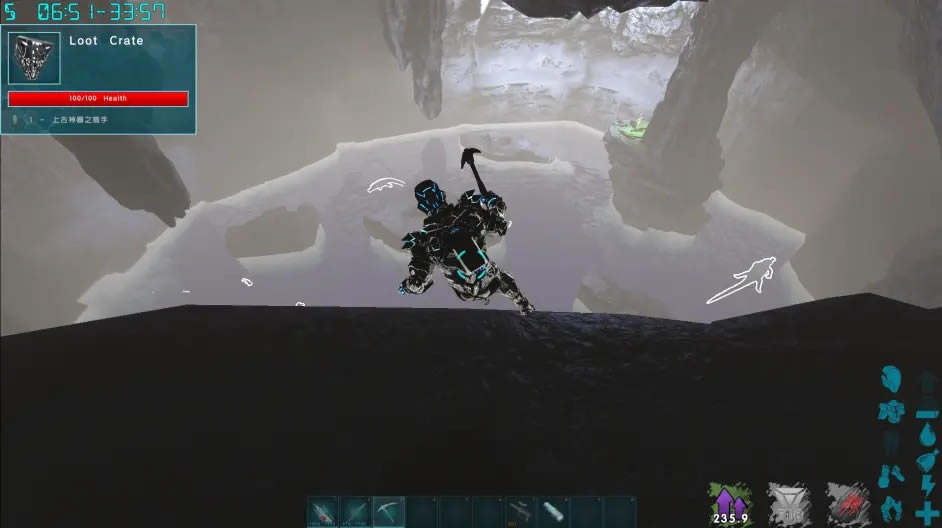The width and height of the screenshot is (942, 528).
Task: Click the purple double-arrow buff icon
Action: pos(728,503)
